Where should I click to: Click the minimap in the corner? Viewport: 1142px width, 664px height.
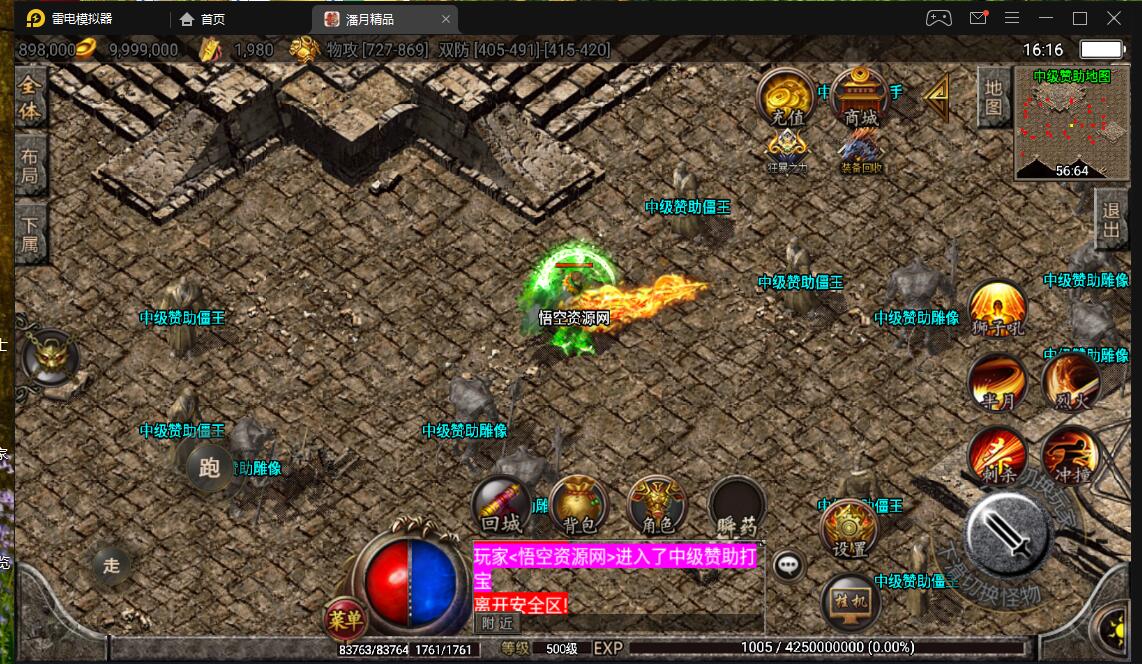(1071, 122)
